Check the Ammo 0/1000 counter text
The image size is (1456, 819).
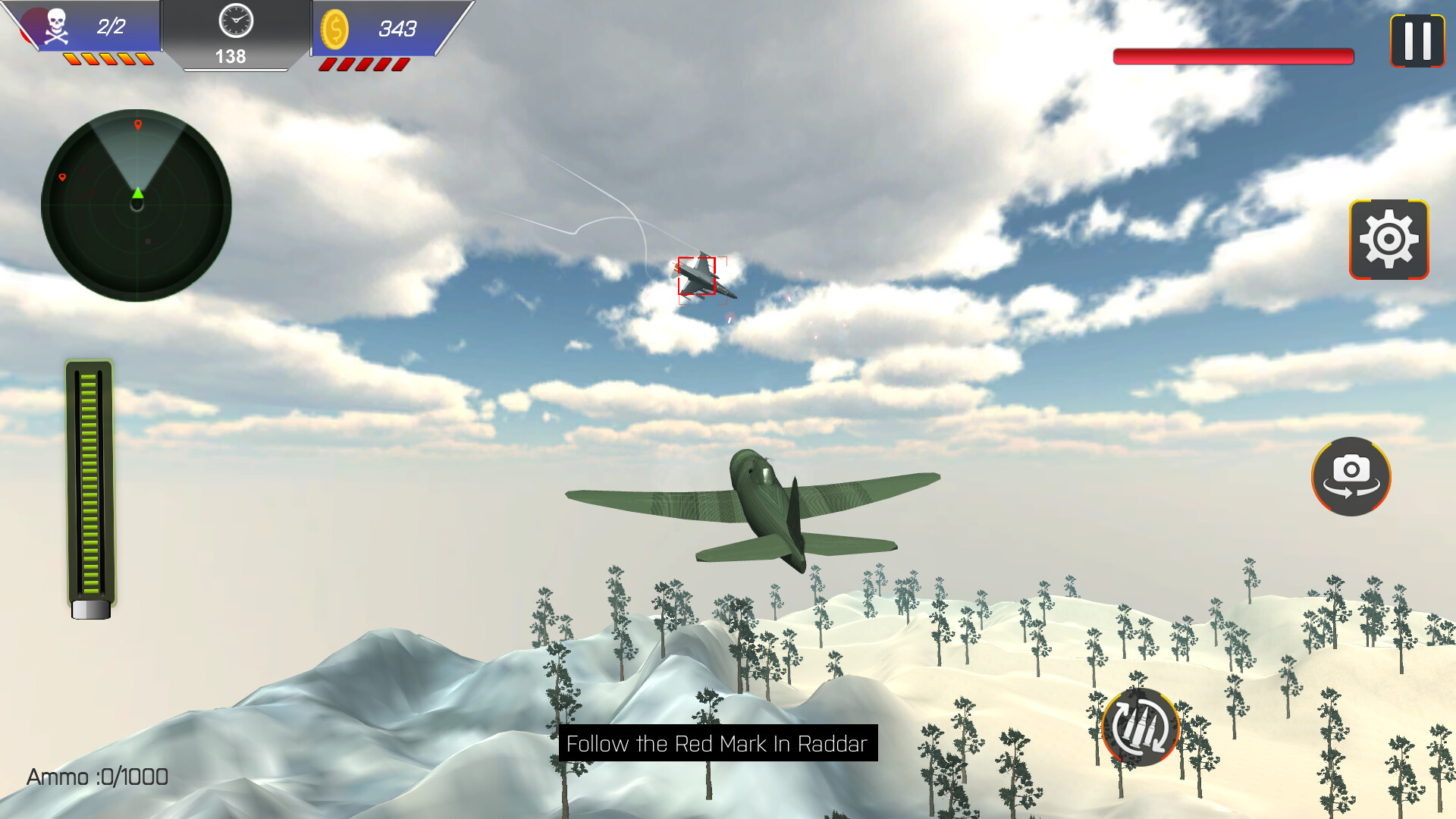click(96, 777)
